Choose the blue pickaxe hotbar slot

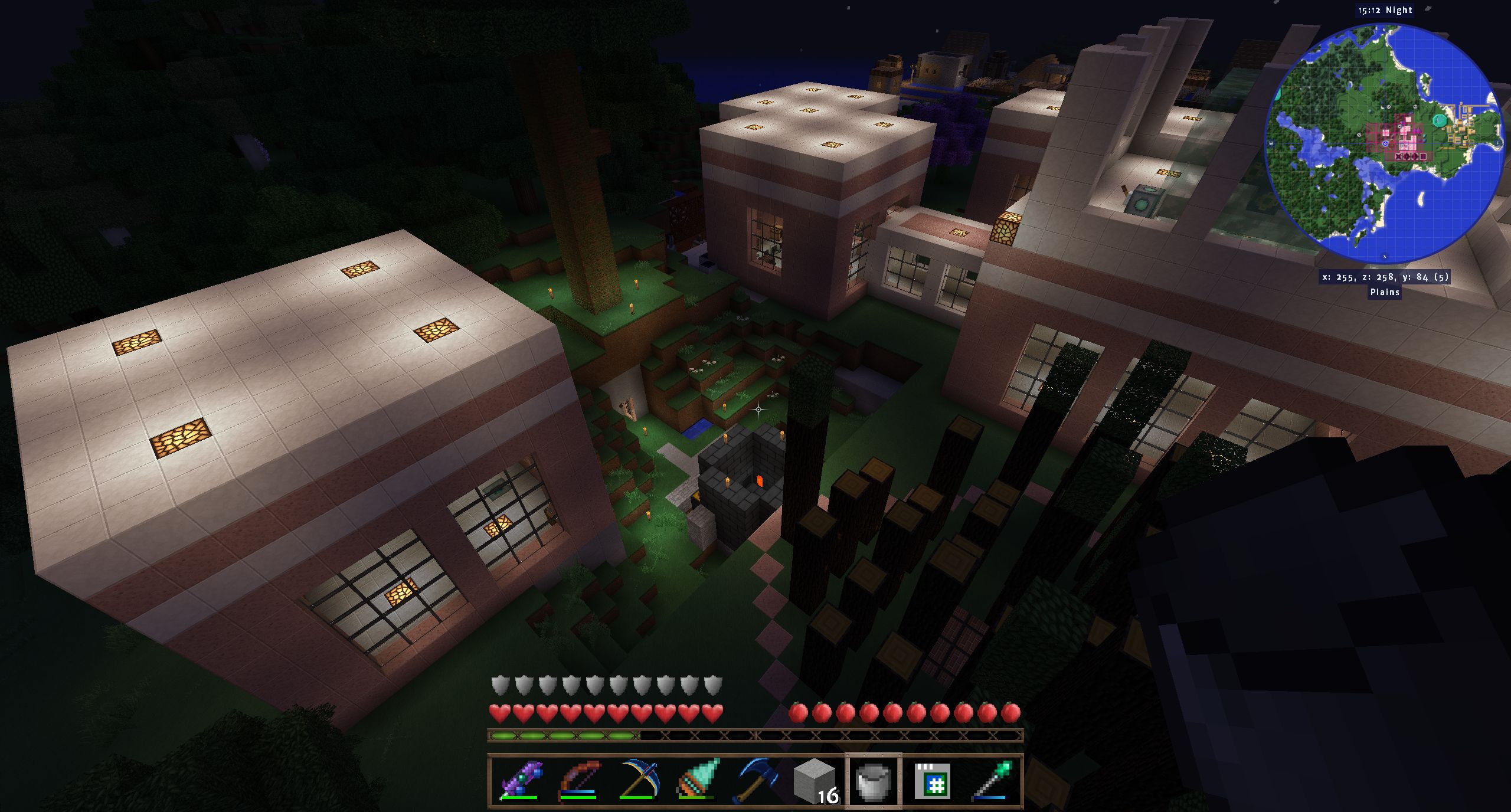[x=637, y=781]
